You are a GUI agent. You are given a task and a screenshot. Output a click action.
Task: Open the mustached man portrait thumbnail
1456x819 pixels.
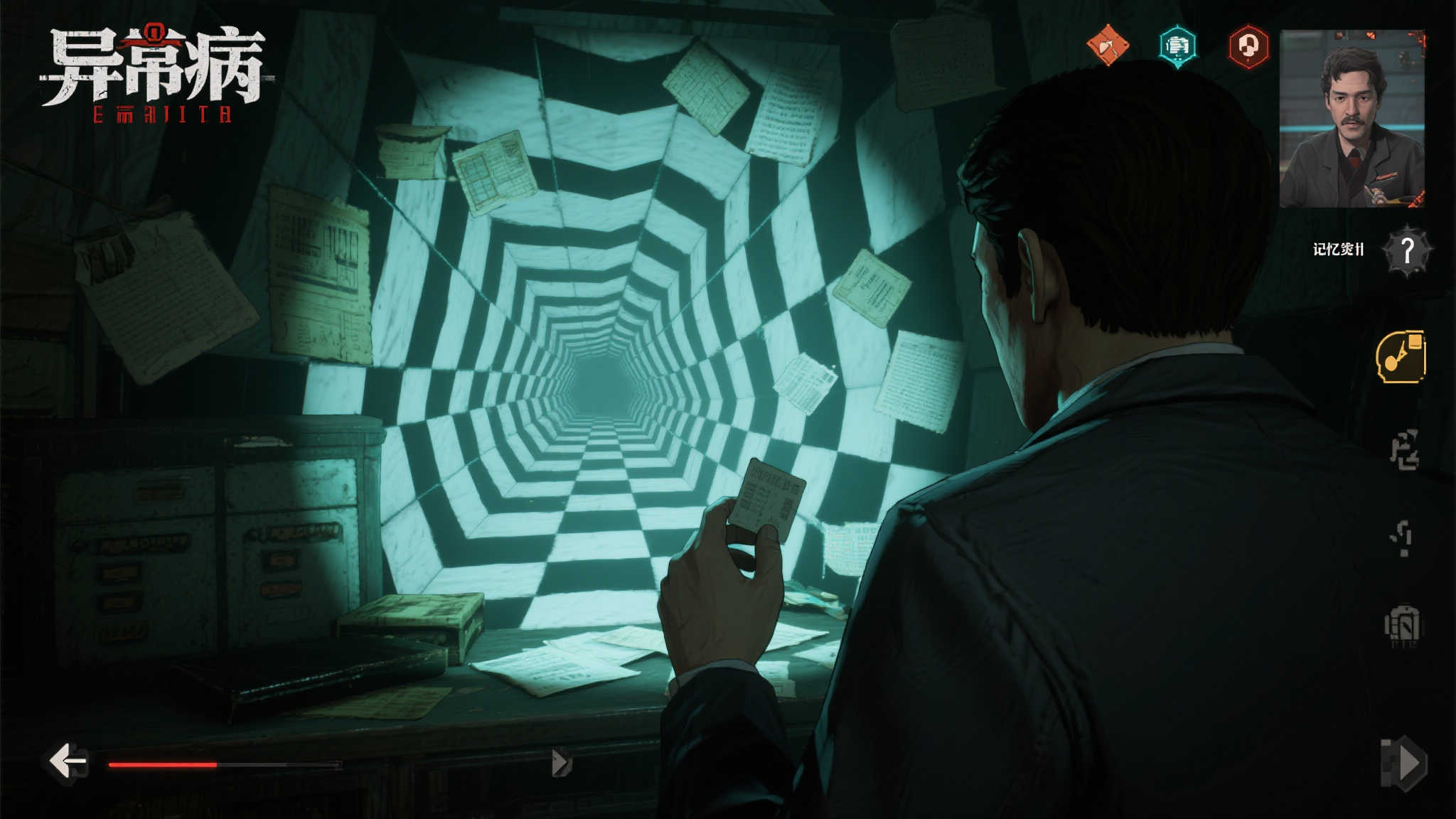click(x=1352, y=119)
